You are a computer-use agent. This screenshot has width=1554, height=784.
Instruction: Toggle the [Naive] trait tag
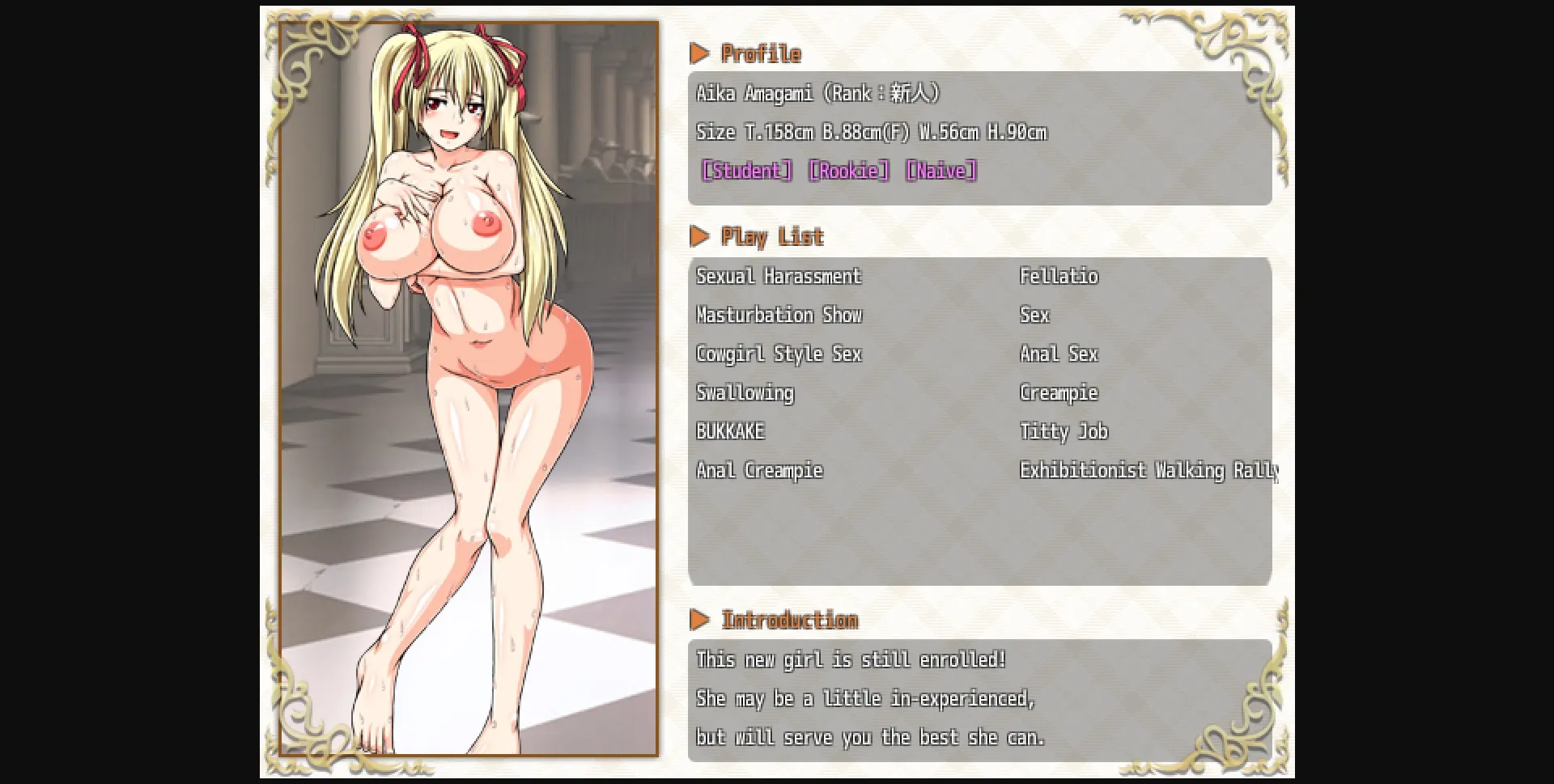pos(942,170)
